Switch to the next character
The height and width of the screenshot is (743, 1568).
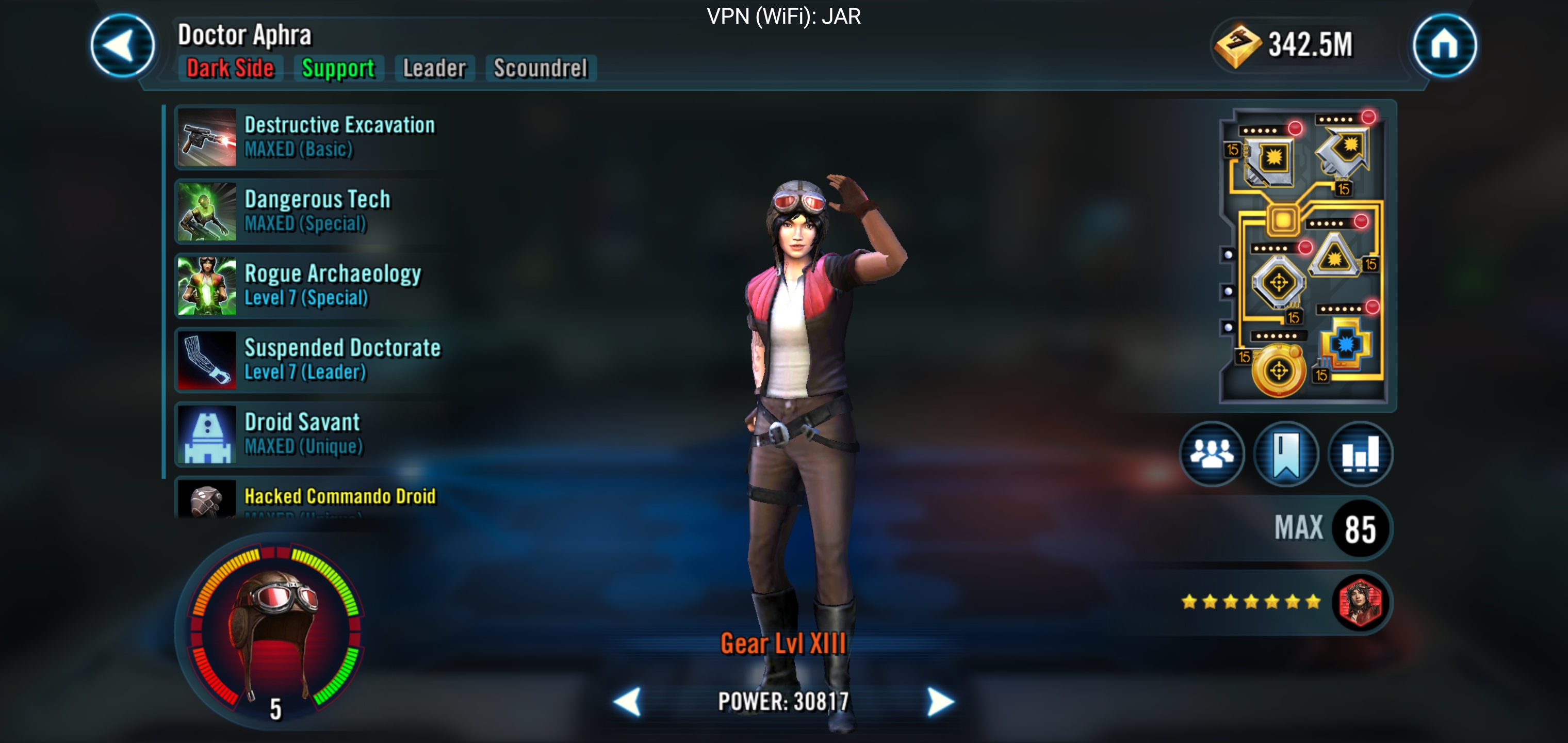click(x=940, y=701)
